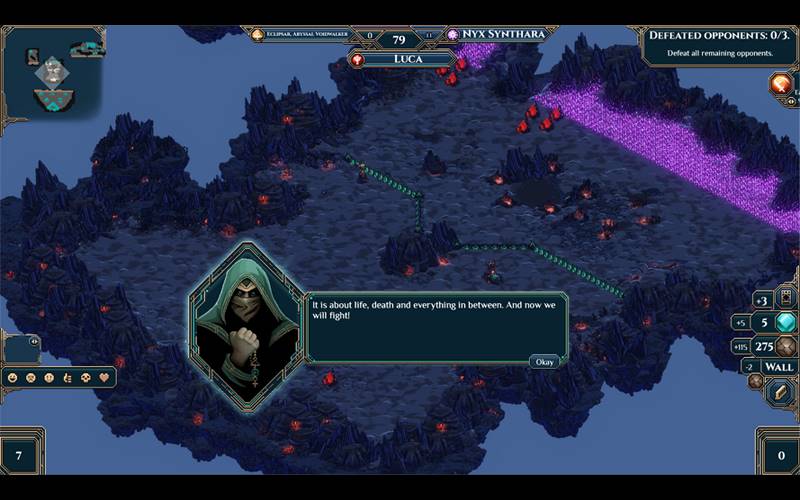Screen dimensions: 800x500
Task: Select the teal crystal resource icon
Action: (786, 322)
